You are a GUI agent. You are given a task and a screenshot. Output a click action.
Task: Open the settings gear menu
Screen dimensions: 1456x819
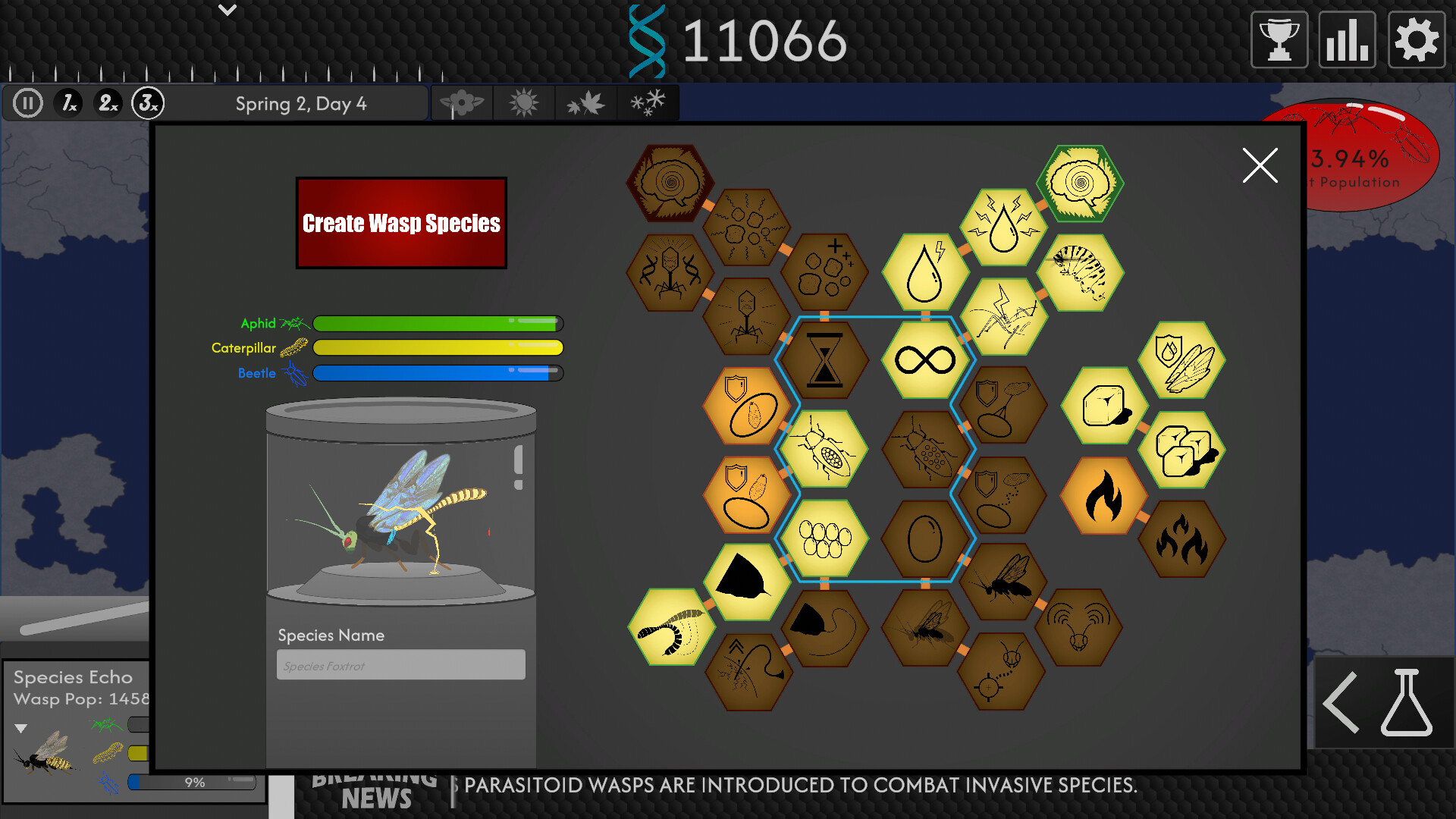pyautogui.click(x=1415, y=39)
